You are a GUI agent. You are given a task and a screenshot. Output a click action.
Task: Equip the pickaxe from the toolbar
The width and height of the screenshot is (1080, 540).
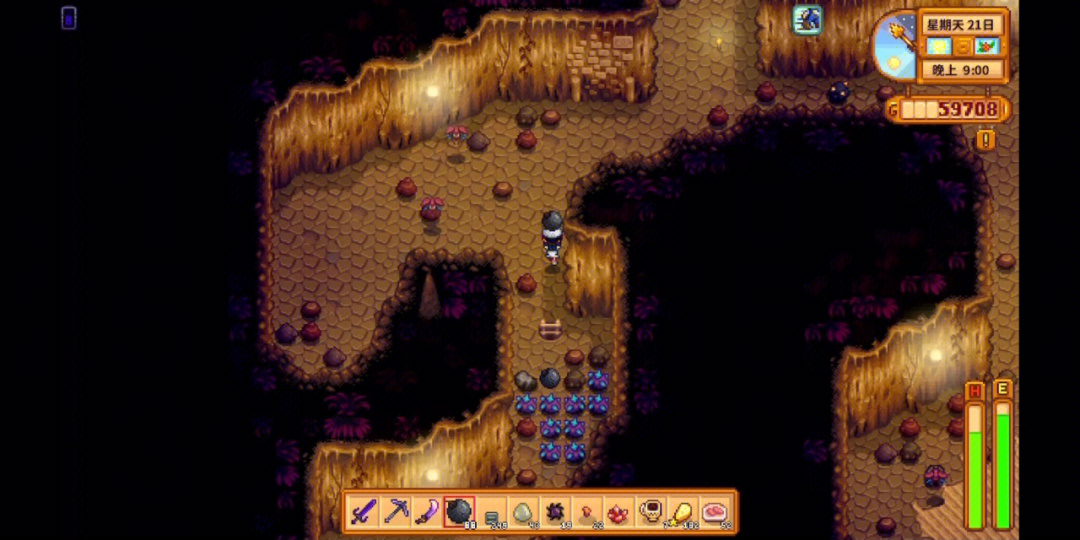[395, 513]
